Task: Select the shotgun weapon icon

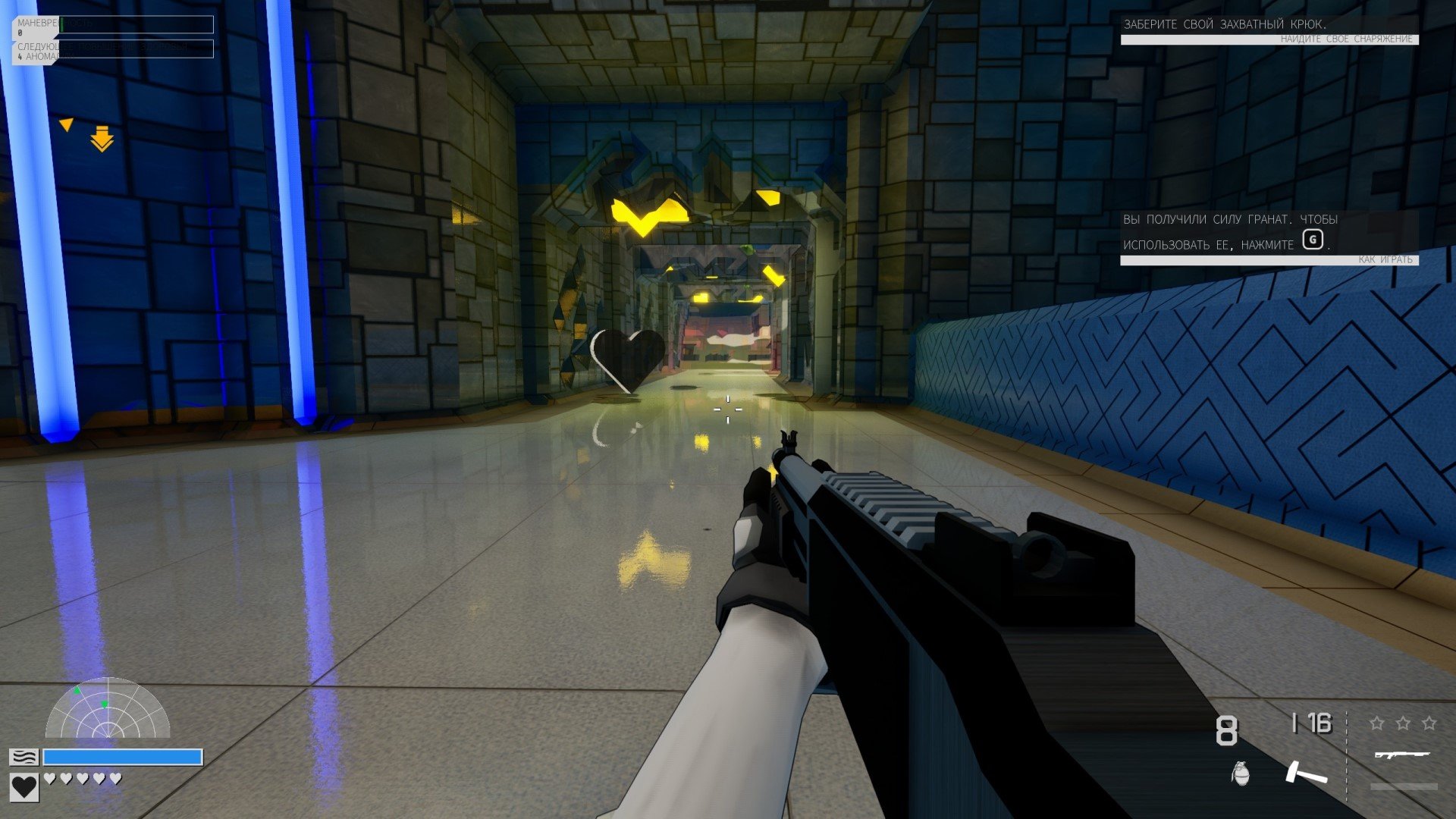Action: click(x=1401, y=755)
